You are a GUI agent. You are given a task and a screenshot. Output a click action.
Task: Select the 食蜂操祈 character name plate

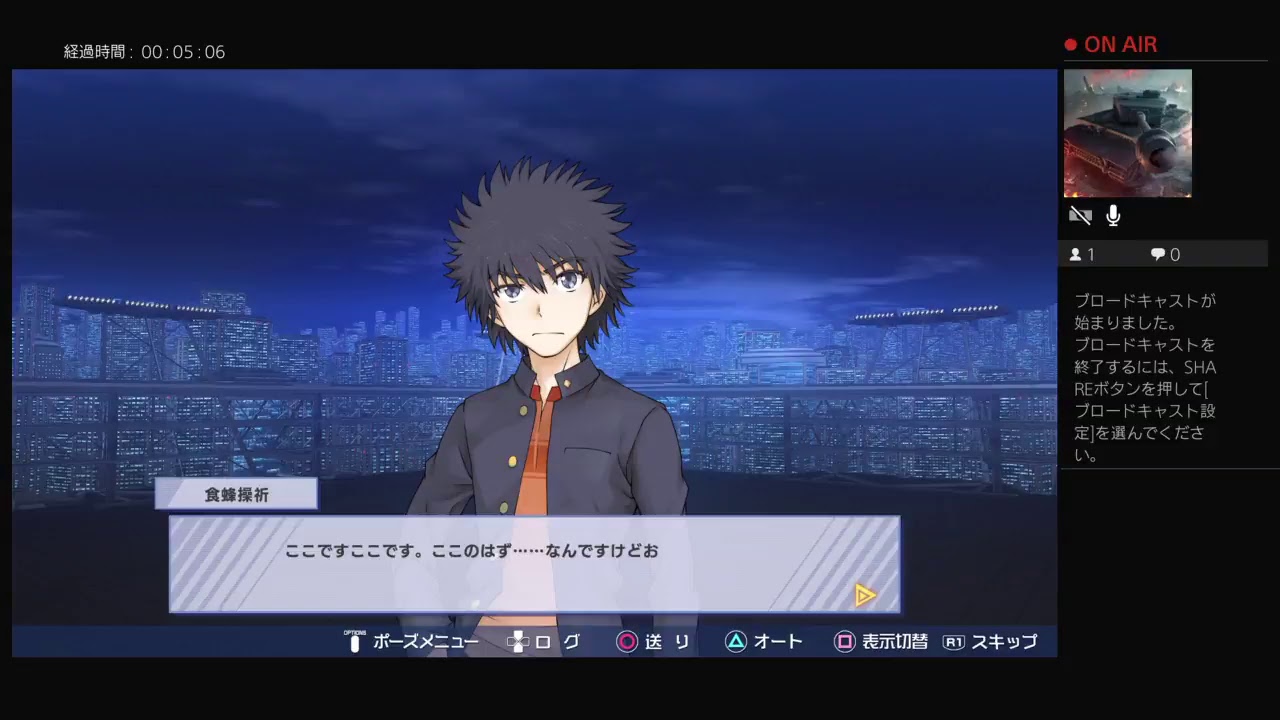(236, 493)
